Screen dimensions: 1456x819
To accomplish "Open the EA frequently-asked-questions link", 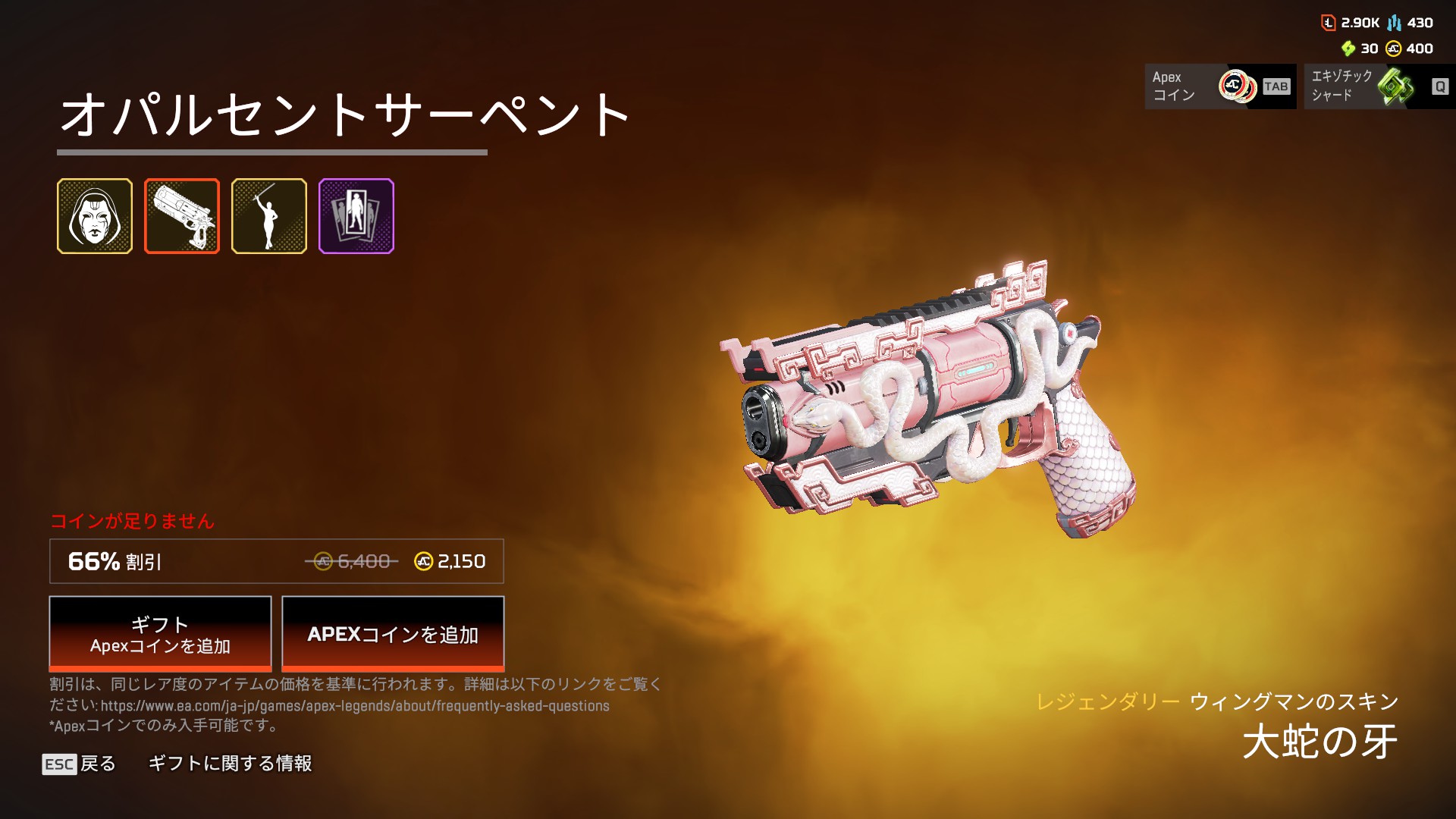I will [355, 706].
